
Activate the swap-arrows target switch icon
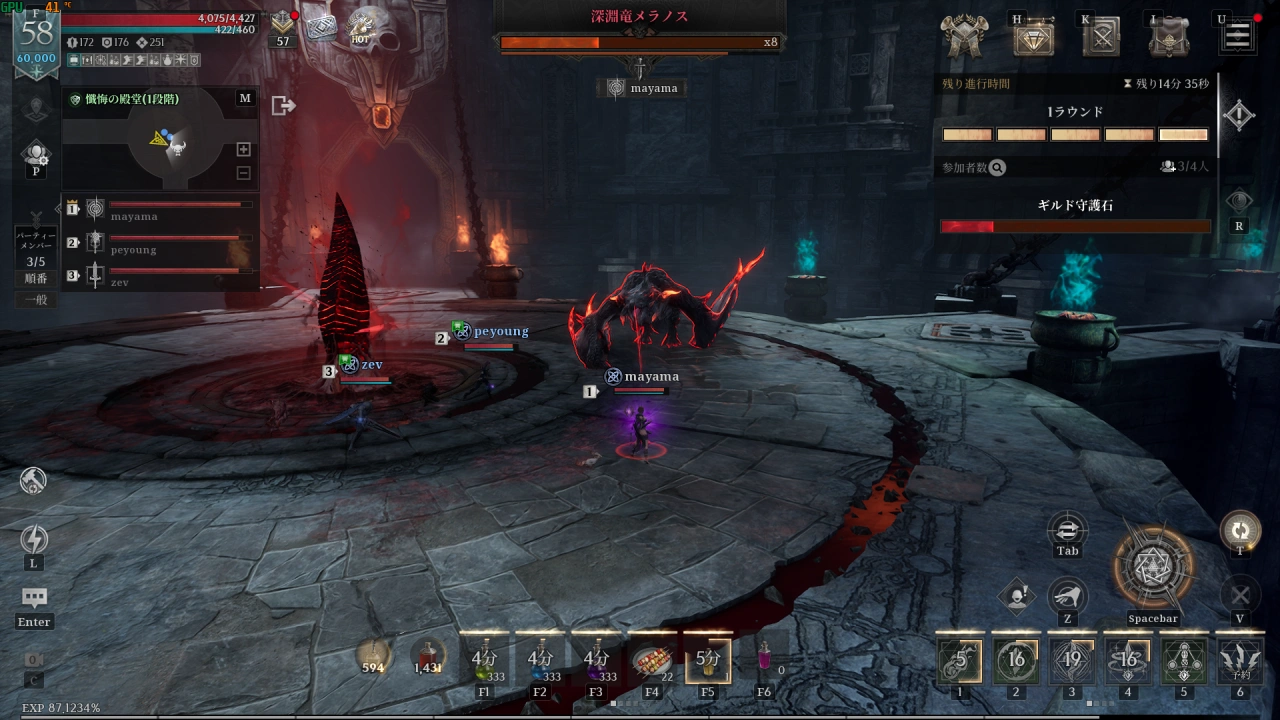[x=1068, y=530]
